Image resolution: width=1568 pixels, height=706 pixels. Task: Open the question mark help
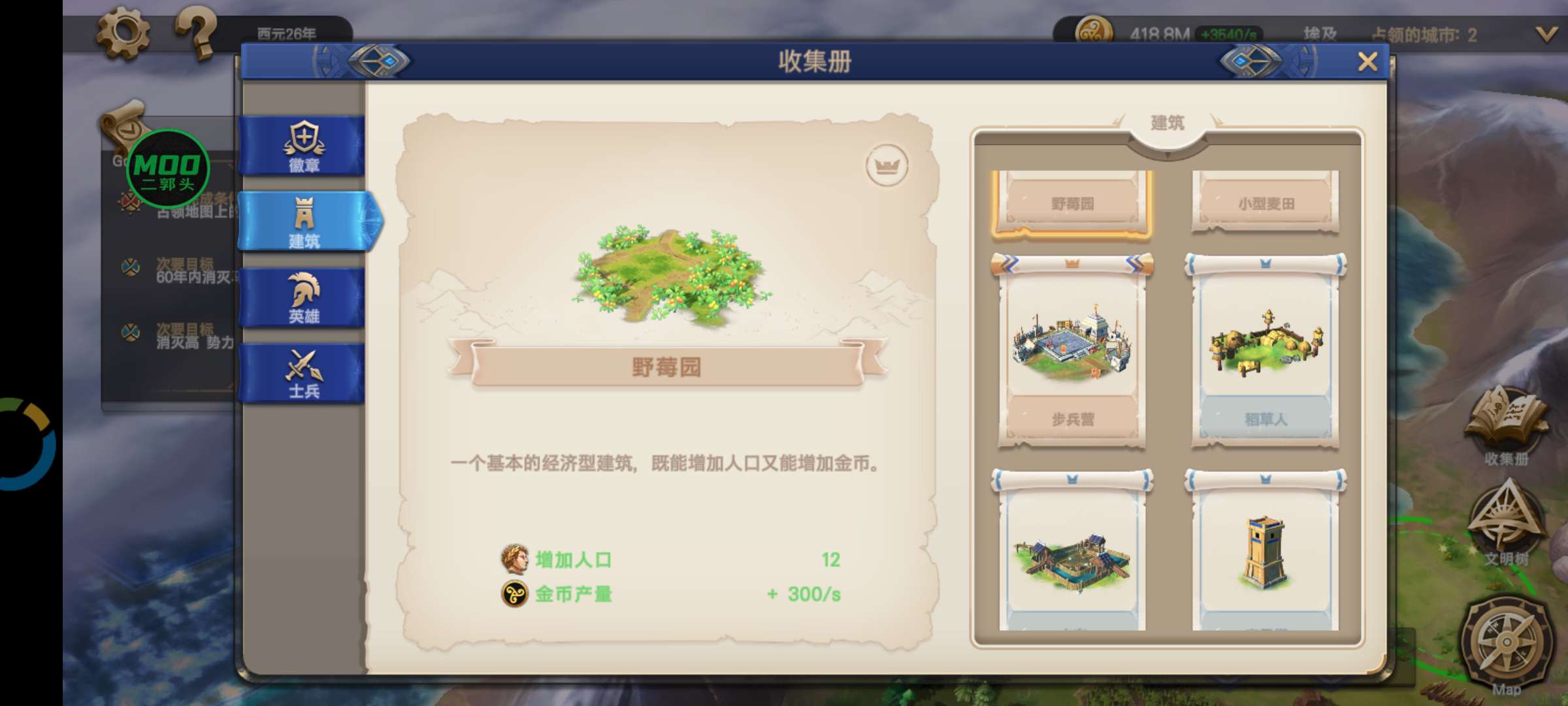tap(196, 31)
